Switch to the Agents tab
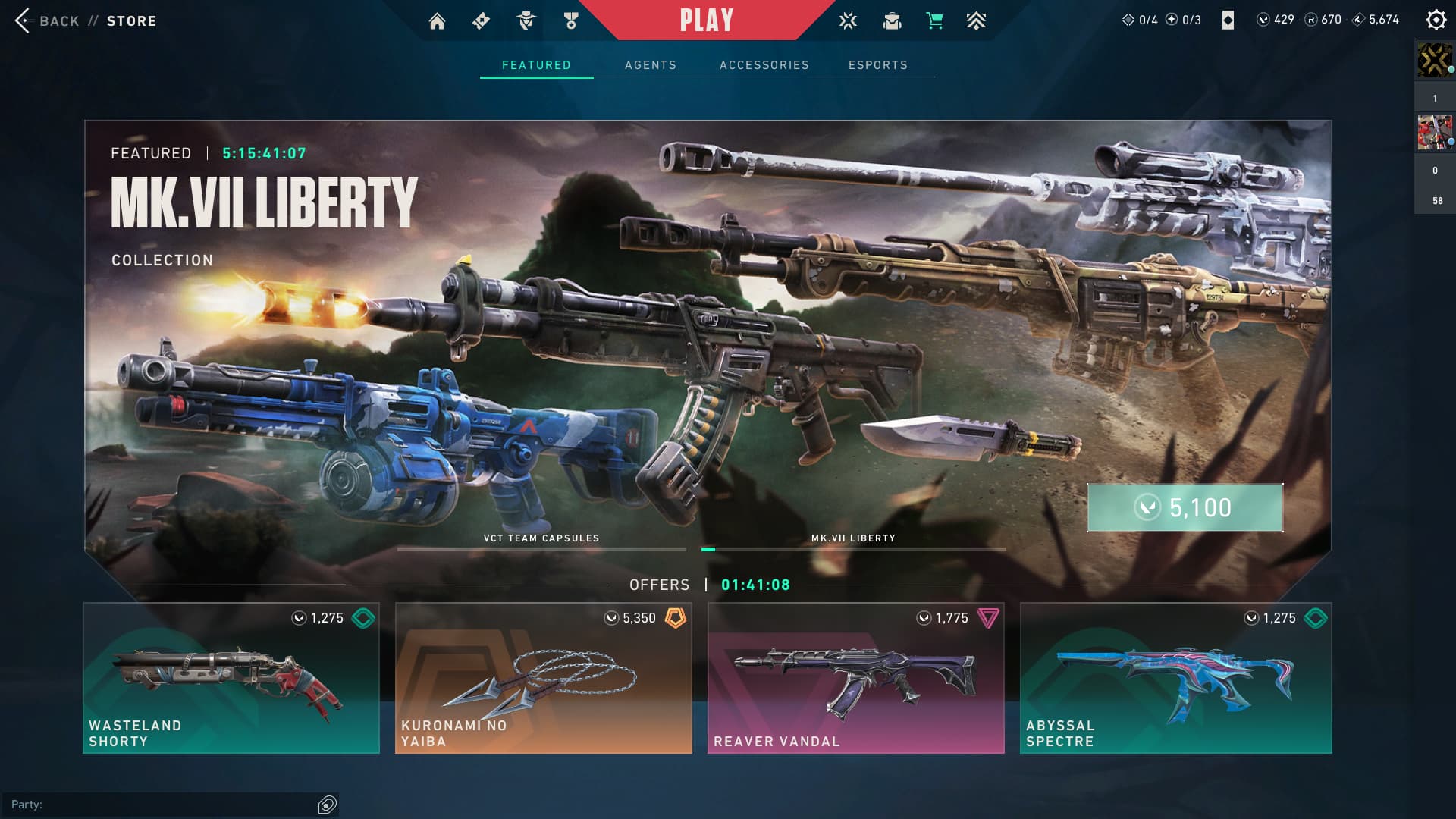The height and width of the screenshot is (819, 1456). pyautogui.click(x=650, y=65)
